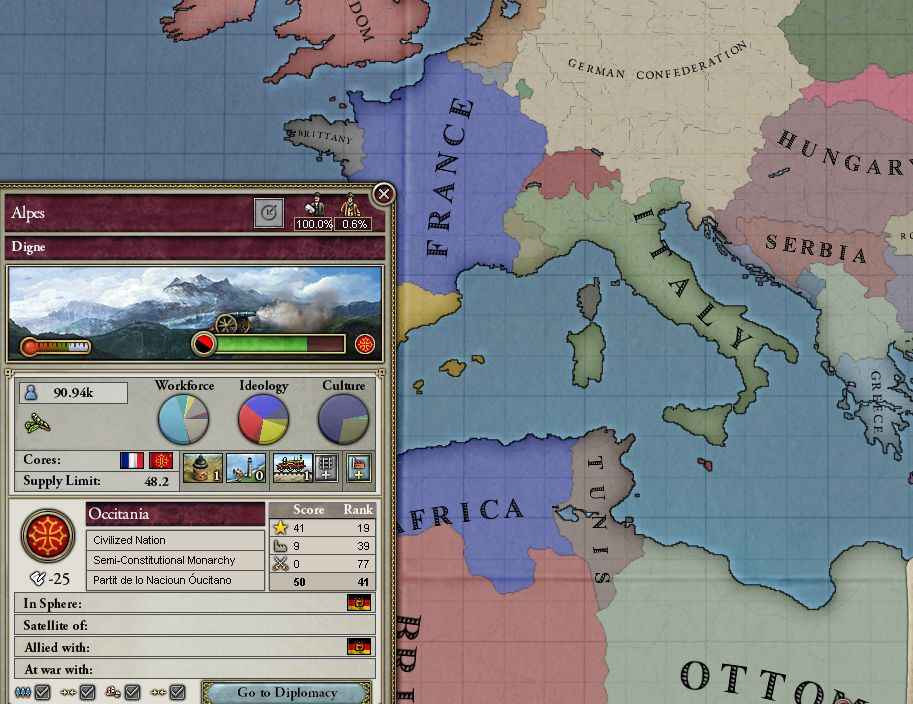913x704 pixels.
Task: Select the French flag under Cores
Action: (132, 460)
